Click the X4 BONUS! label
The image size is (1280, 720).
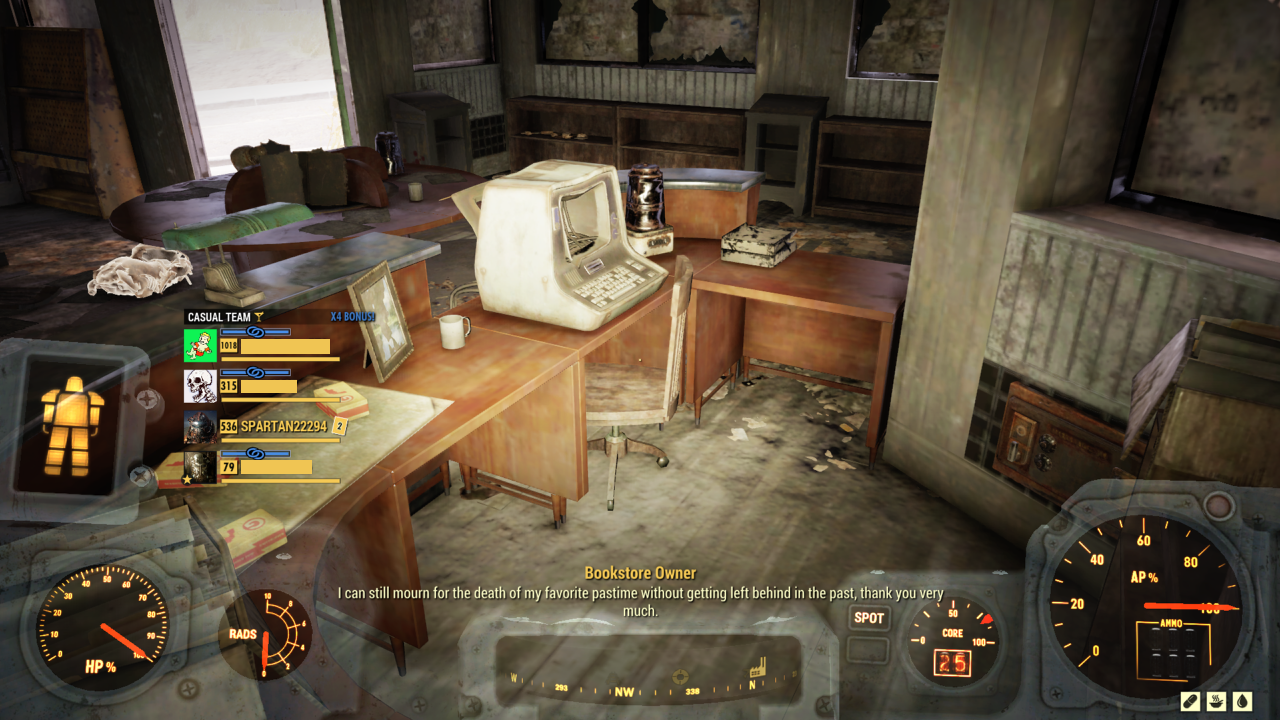point(350,316)
